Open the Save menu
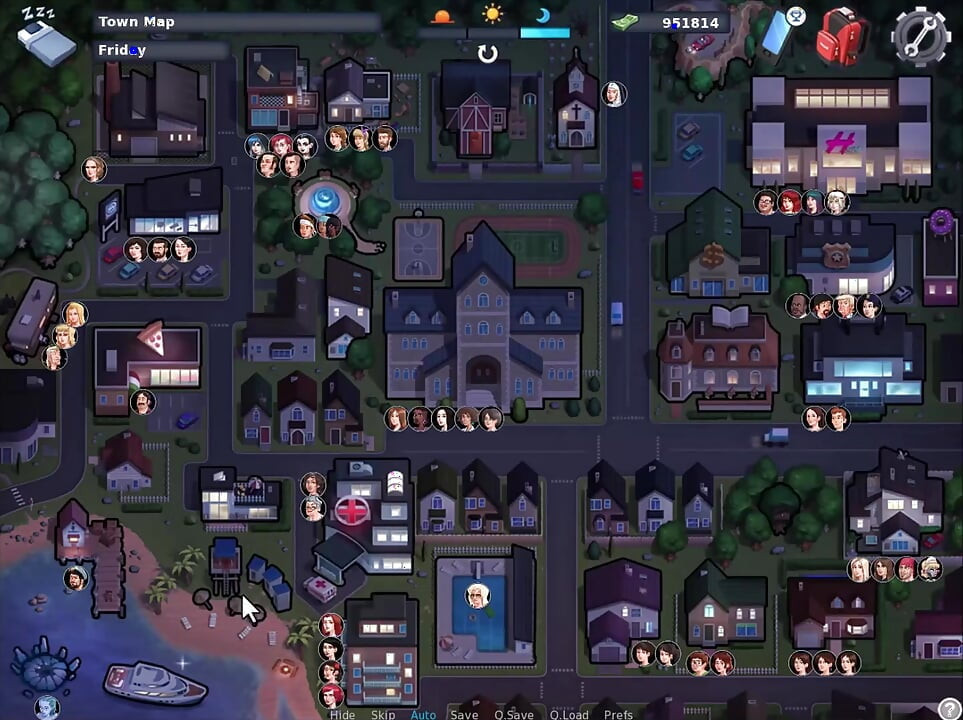The height and width of the screenshot is (720, 963). 464,714
